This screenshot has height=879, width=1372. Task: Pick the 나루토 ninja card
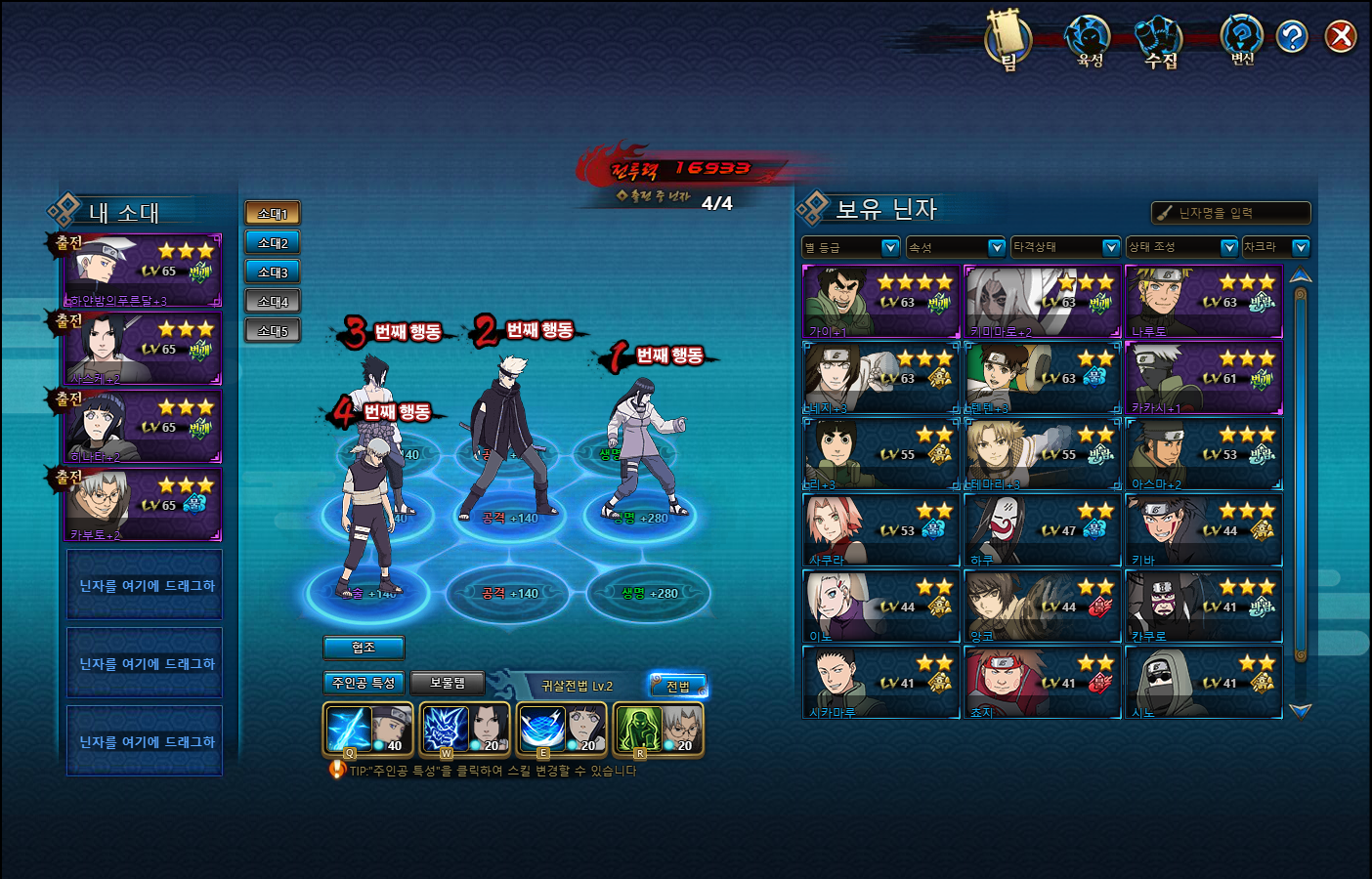coord(1204,302)
